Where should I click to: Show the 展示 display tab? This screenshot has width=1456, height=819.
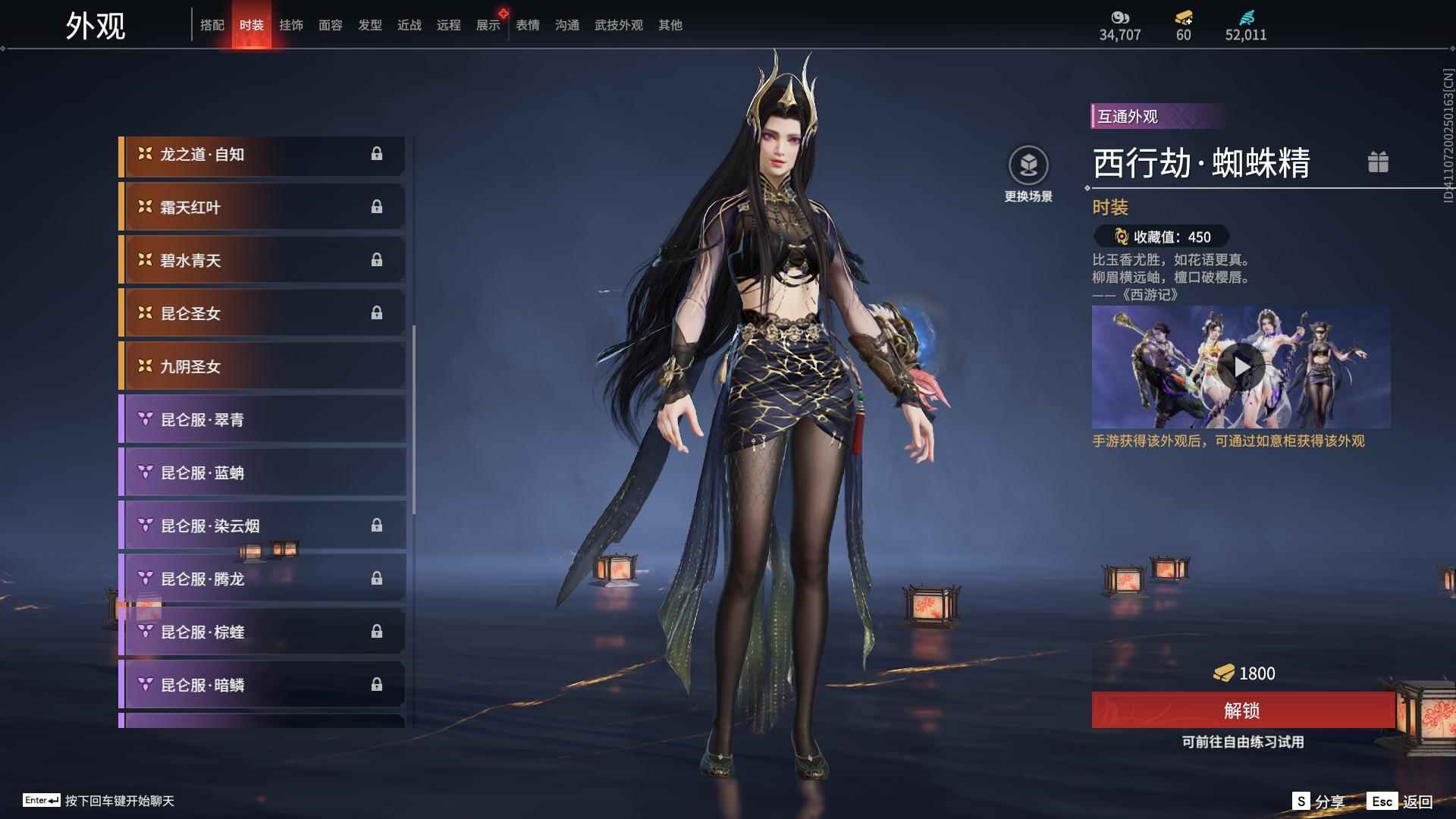[488, 25]
